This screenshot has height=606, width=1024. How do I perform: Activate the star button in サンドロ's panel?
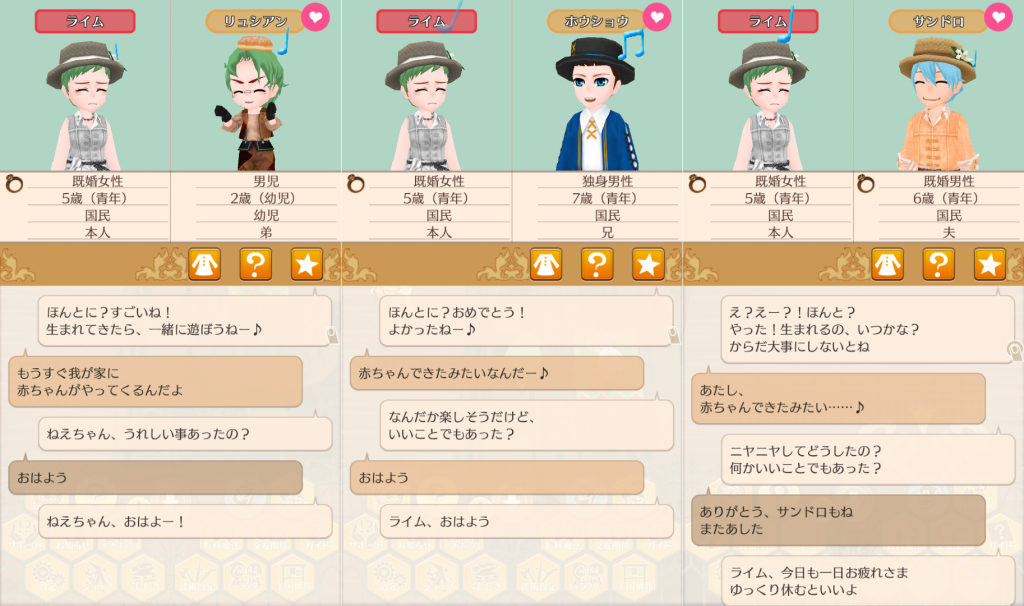pyautogui.click(x=989, y=264)
